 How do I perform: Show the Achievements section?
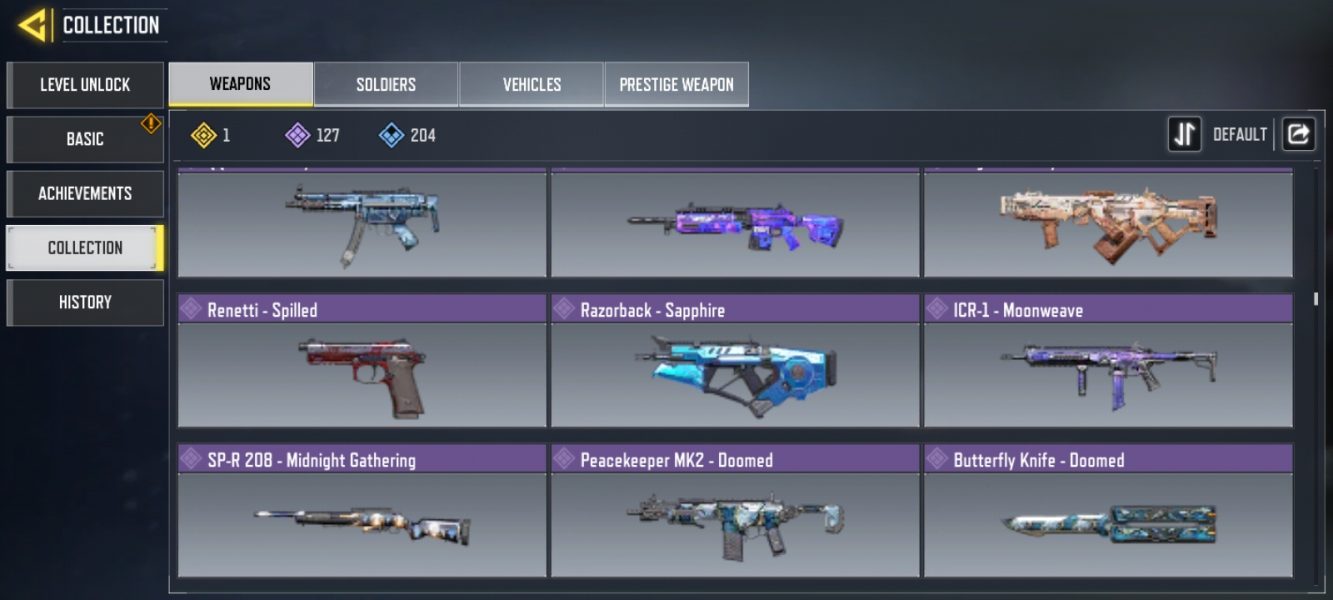[x=85, y=193]
